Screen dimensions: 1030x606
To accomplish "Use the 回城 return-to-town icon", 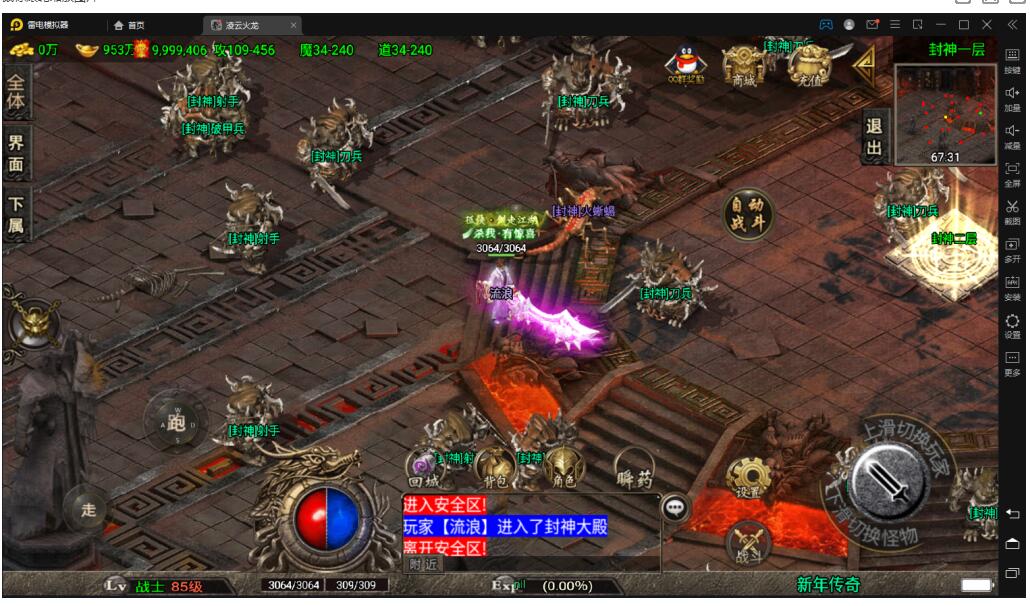I will (424, 467).
